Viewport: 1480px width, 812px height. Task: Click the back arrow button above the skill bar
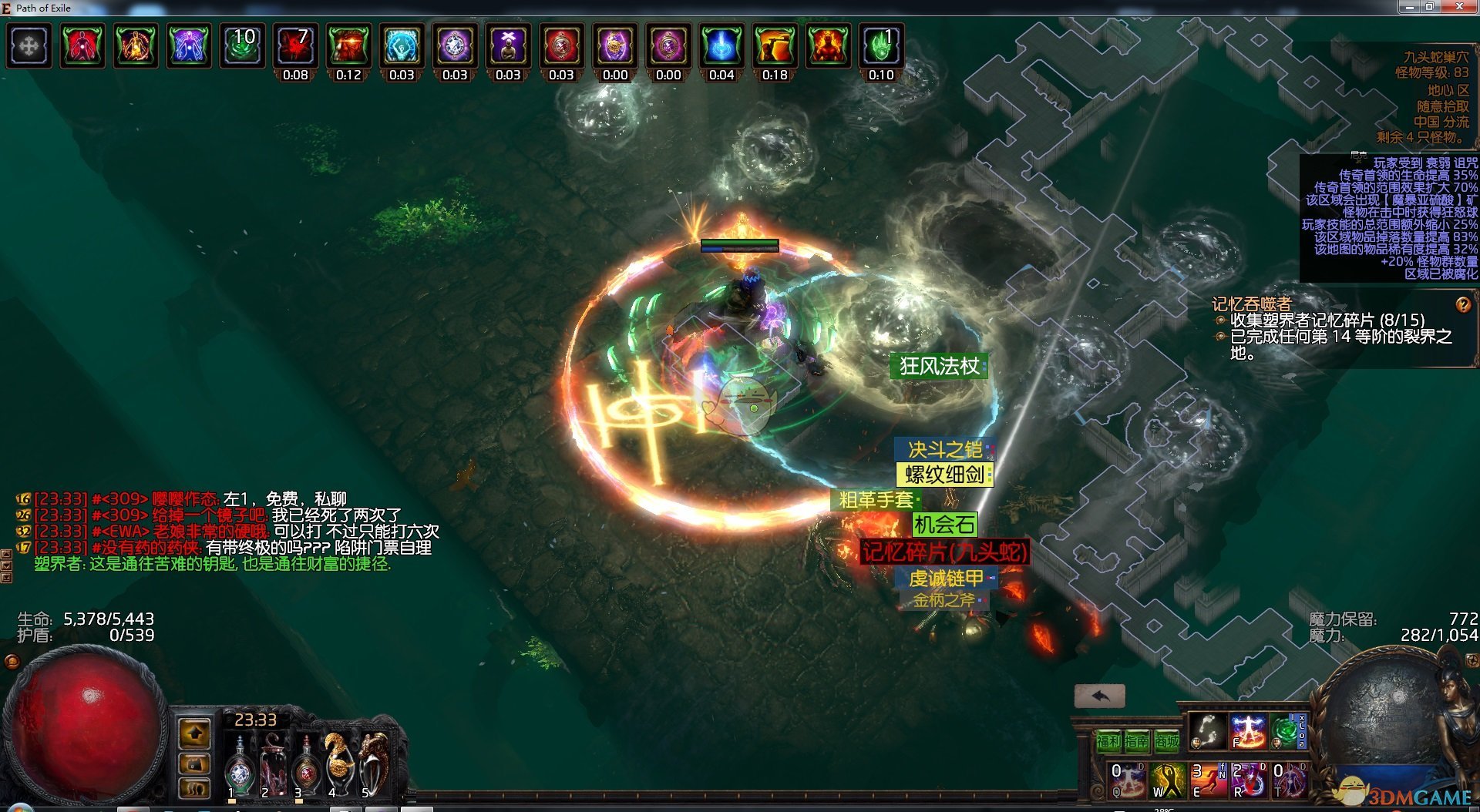1099,696
